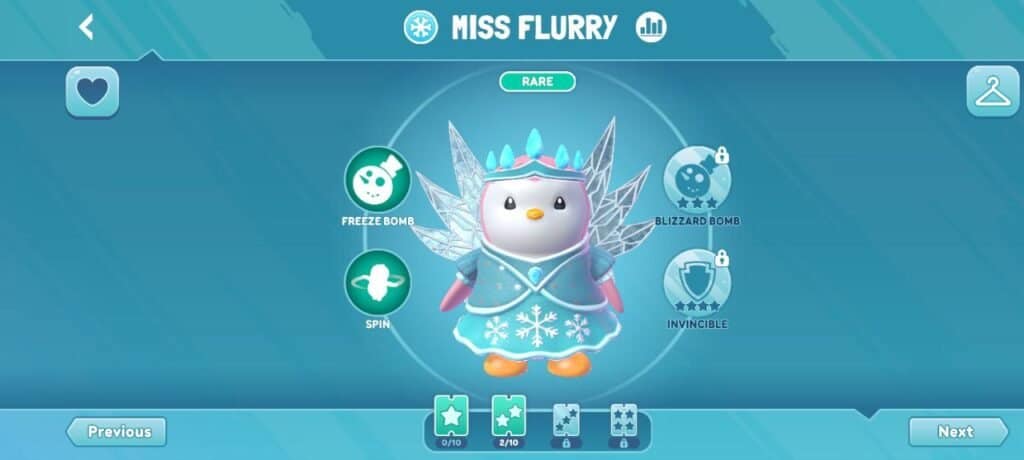Open the wardrobe hanger button
The image size is (1024, 460).
[992, 92]
